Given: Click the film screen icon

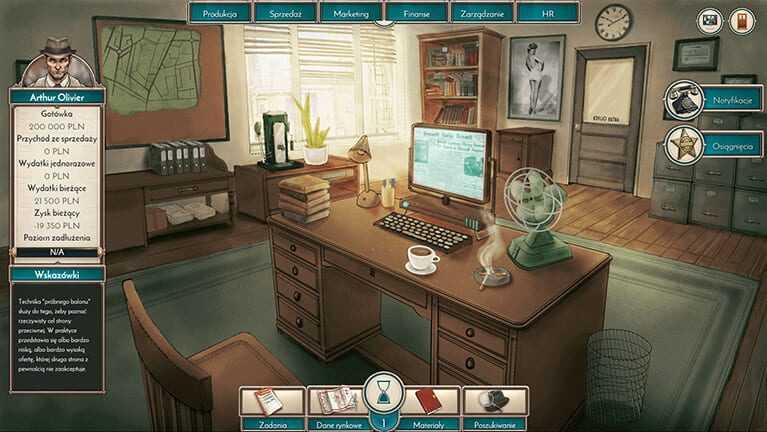Looking at the screenshot, I should coord(710,20).
